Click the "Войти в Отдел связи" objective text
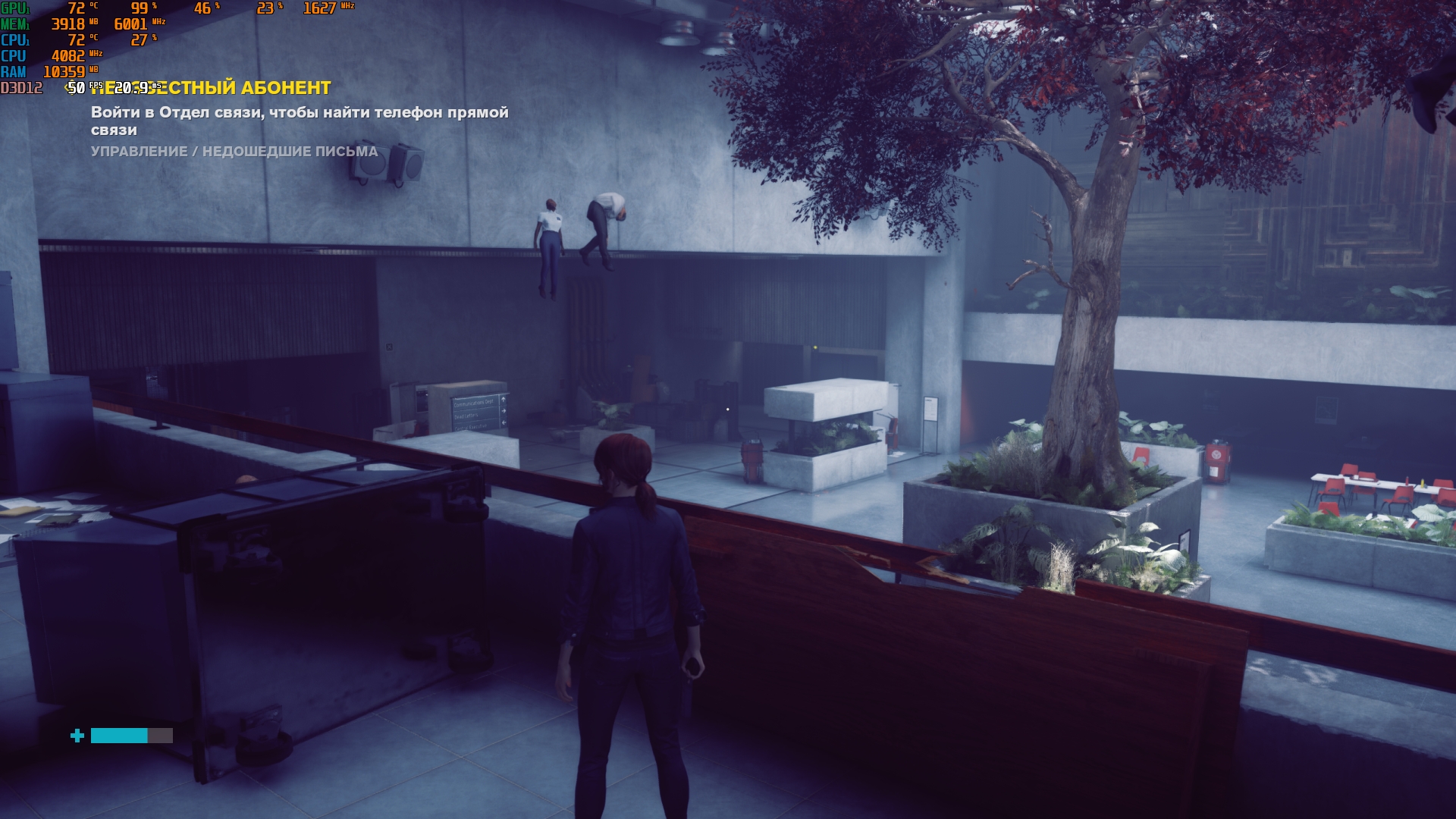 click(300, 121)
